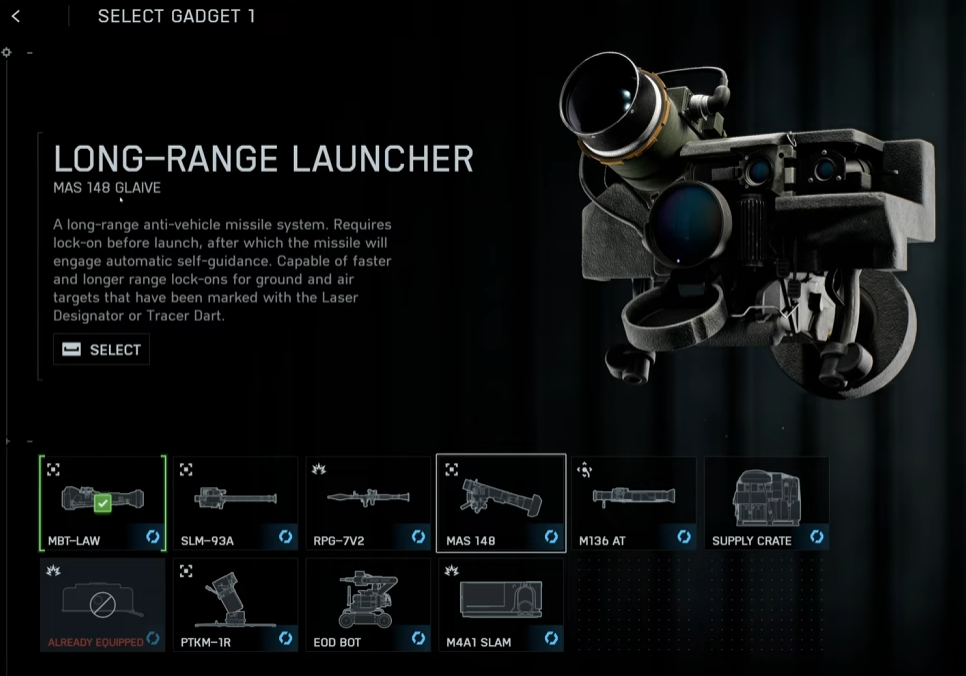The width and height of the screenshot is (966, 676).
Task: Confirm with the SELECT button
Action: [102, 349]
